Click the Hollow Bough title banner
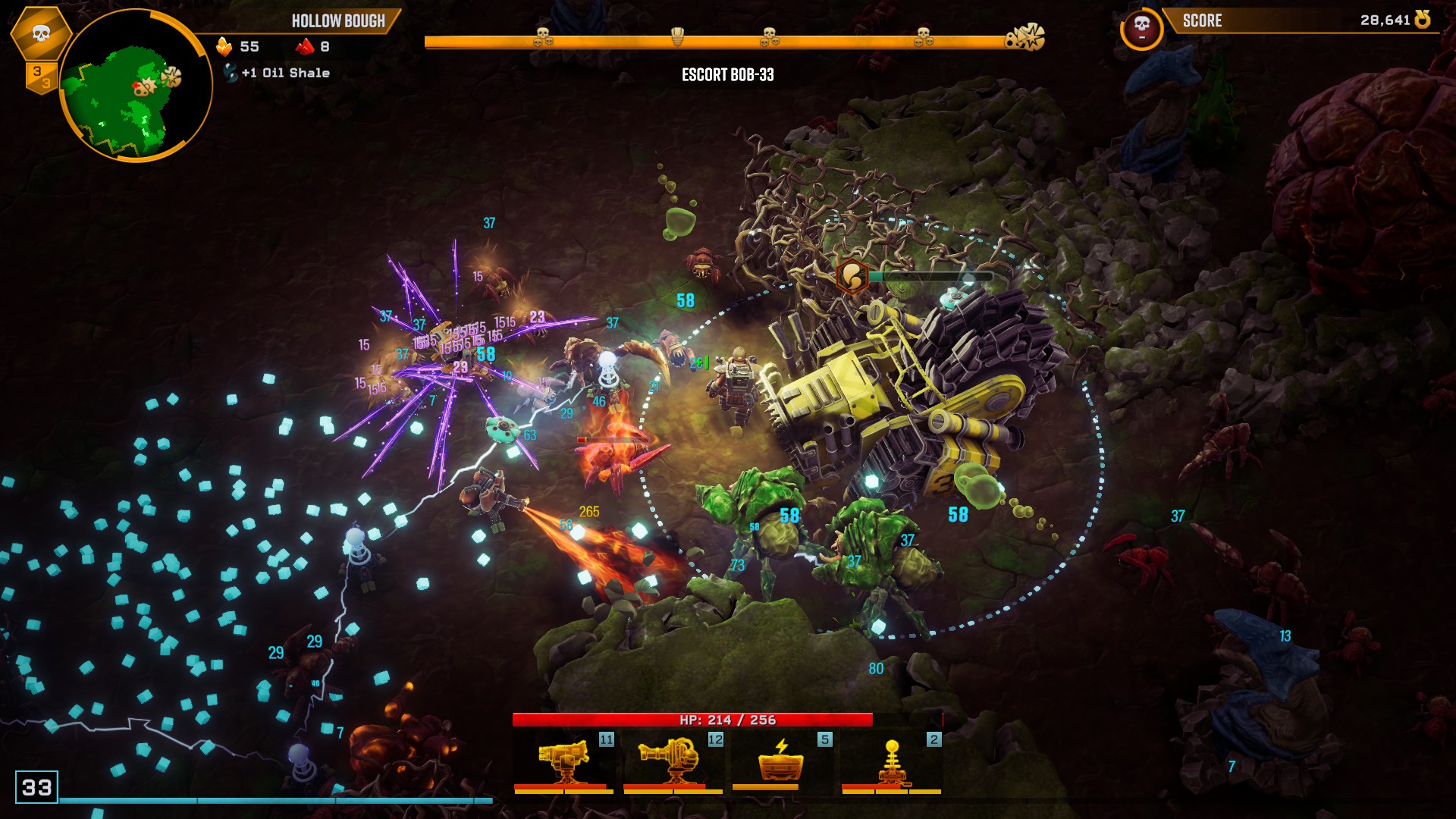Image resolution: width=1456 pixels, height=819 pixels. point(339,21)
